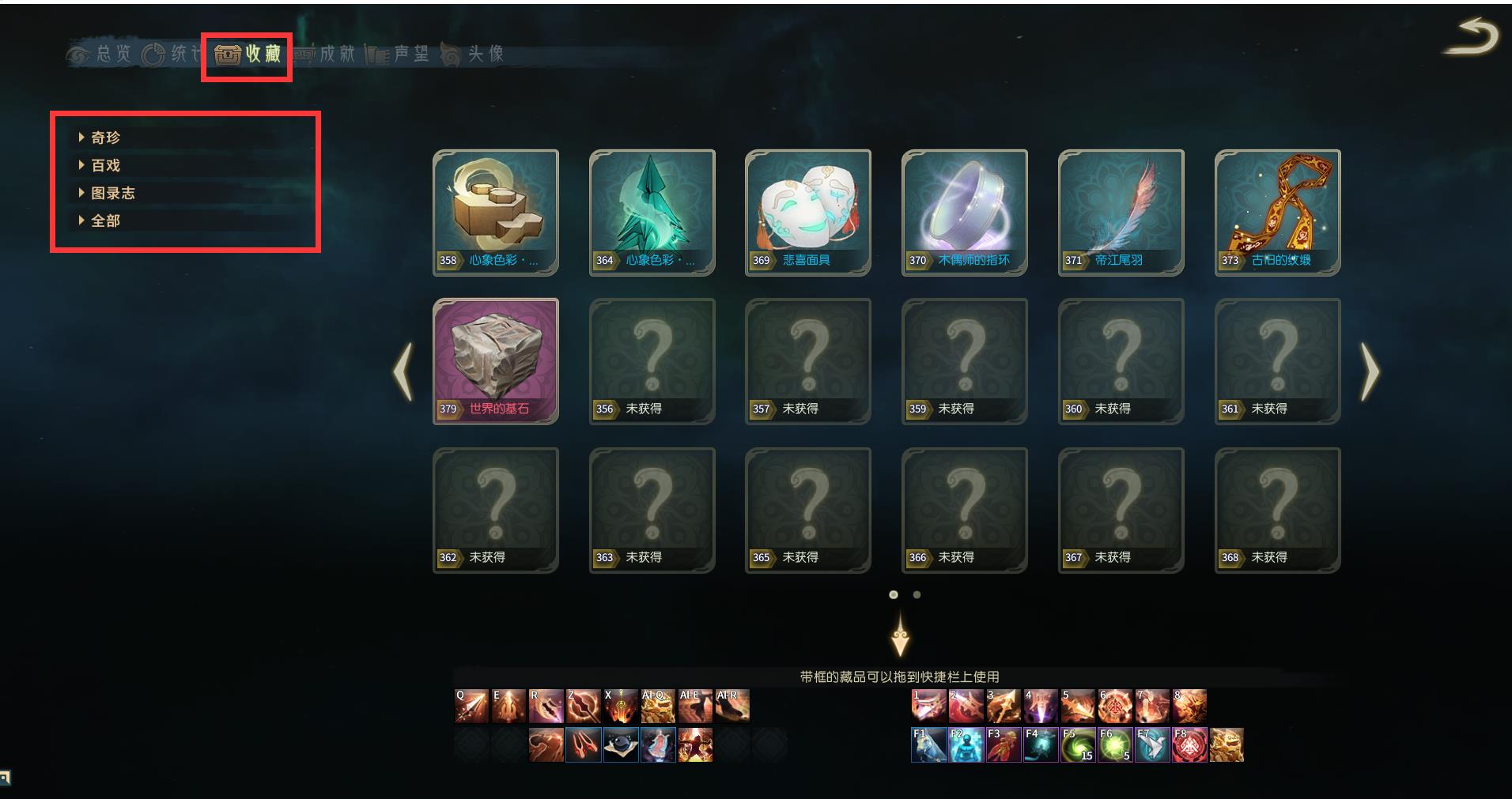
Task: Select the 世界的基石 stone cube collectible
Action: tap(495, 360)
